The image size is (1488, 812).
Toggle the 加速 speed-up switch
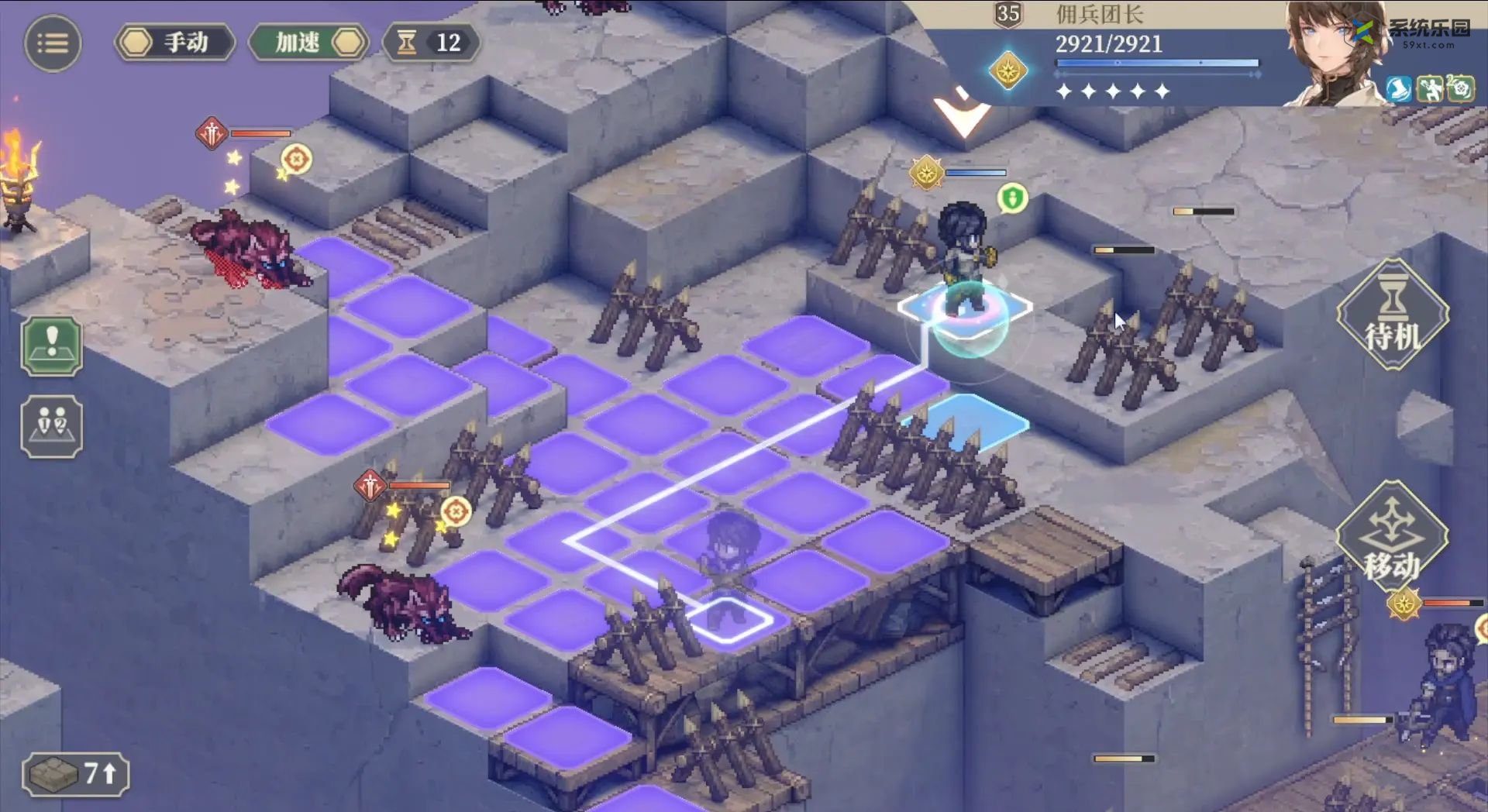pyautogui.click(x=308, y=43)
